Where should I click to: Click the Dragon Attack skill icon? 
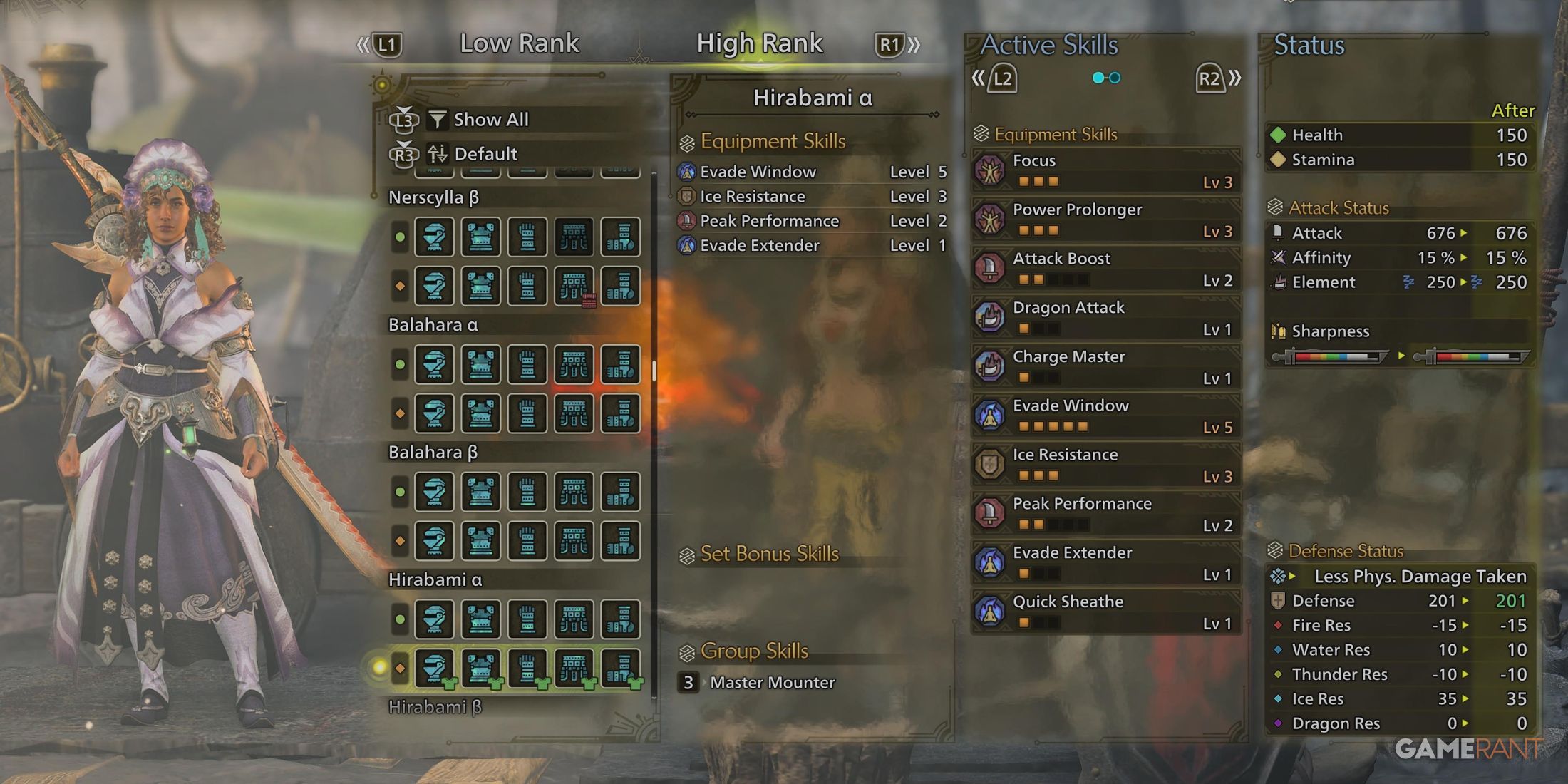[990, 317]
